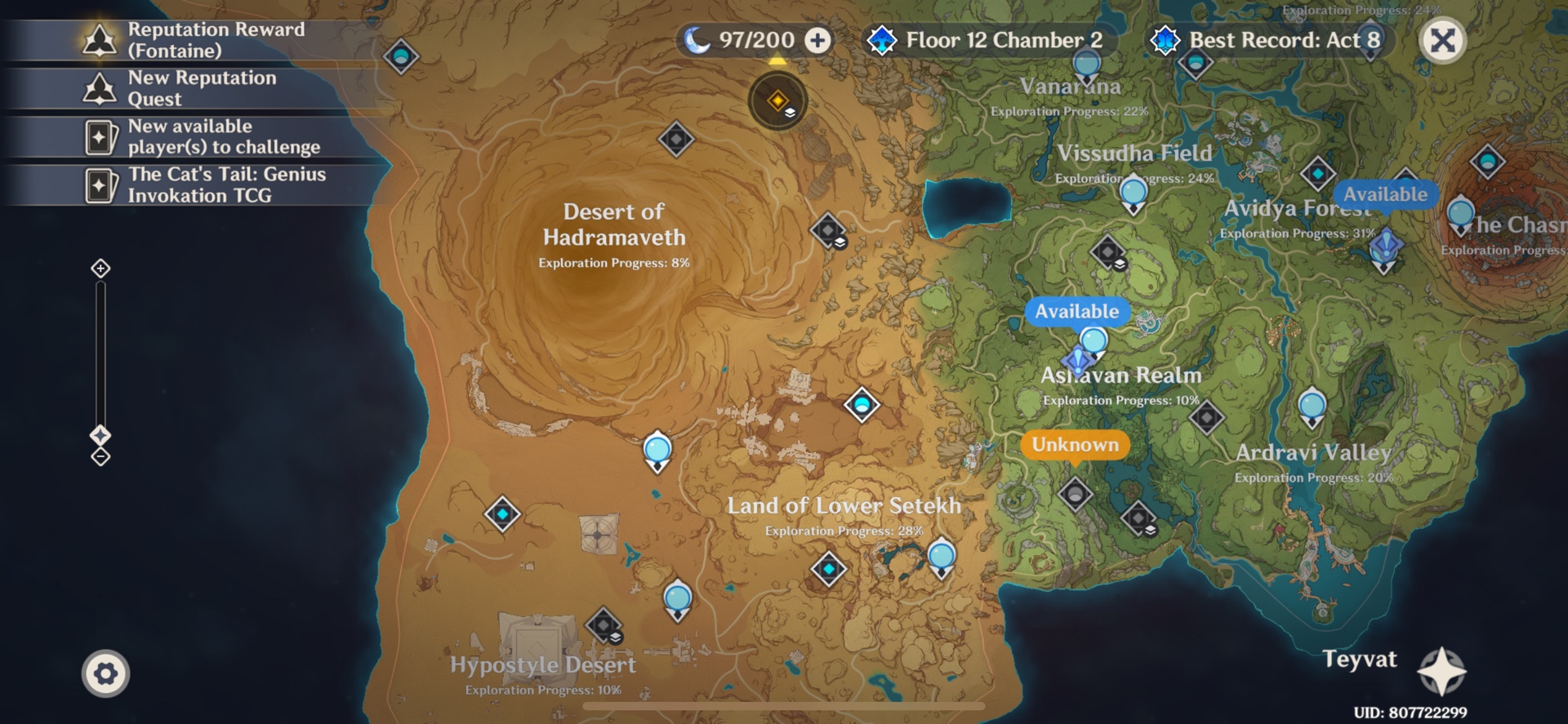Adjust the map zoom slider
1568x724 pixels.
click(100, 434)
